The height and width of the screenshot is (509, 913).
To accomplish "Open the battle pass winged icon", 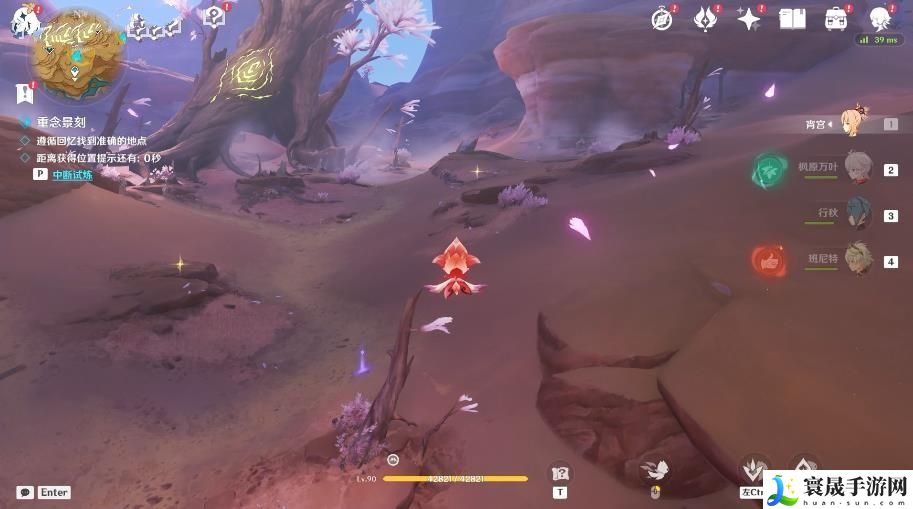I will click(x=706, y=17).
